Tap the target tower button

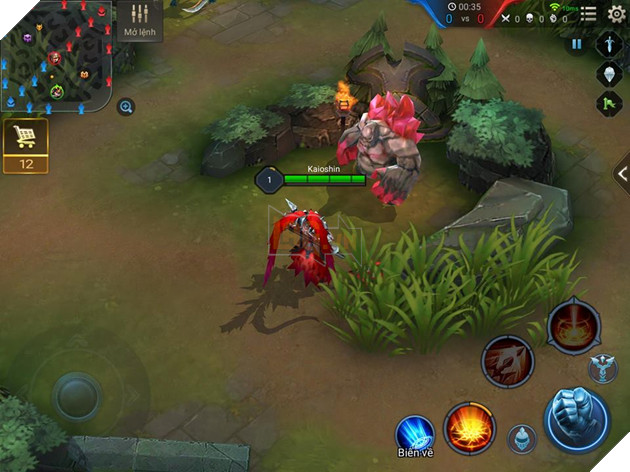[x=602, y=369]
